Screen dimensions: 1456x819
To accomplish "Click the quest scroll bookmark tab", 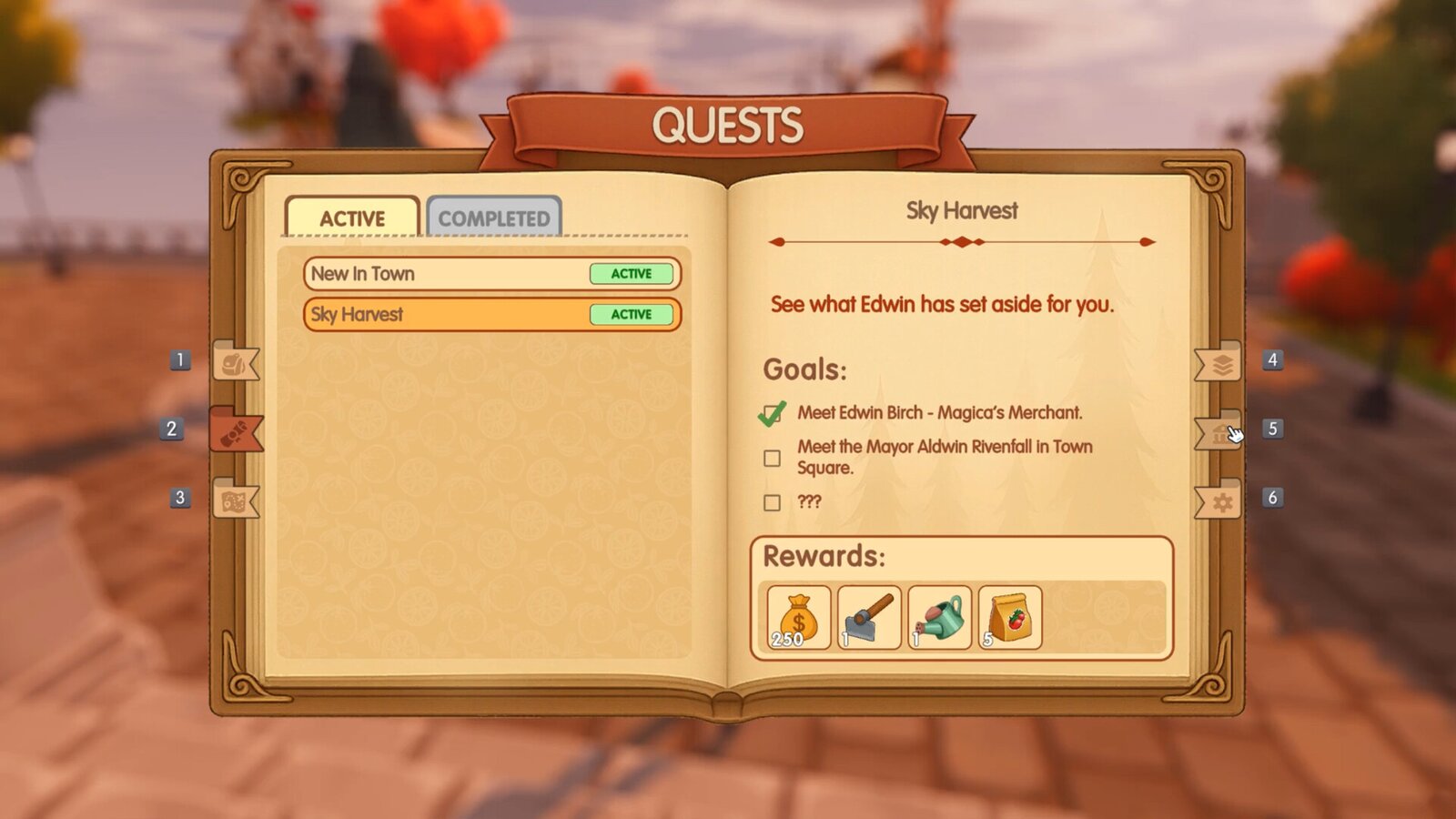I will click(235, 430).
